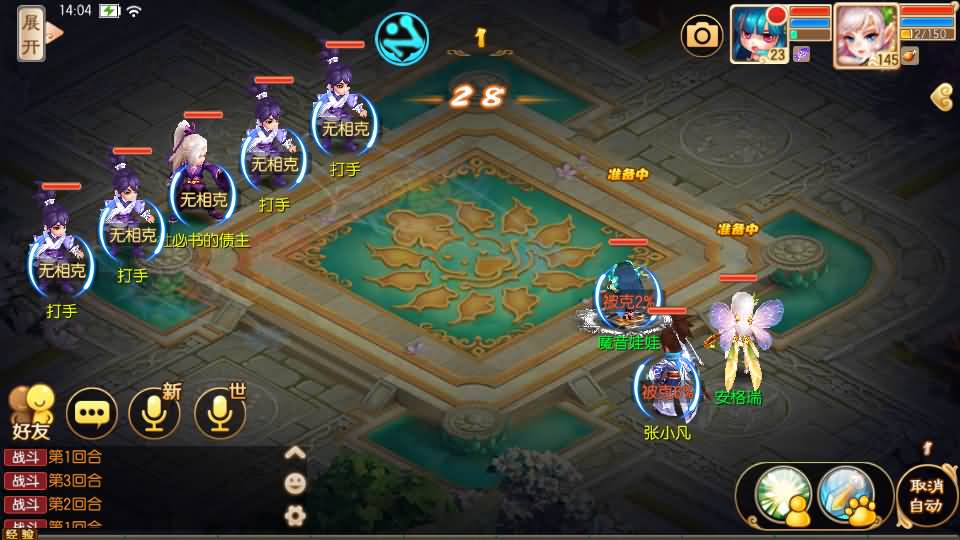This screenshot has width=960, height=540.
Task: Expand the side panel with the gold arrow
Action: (x=941, y=97)
